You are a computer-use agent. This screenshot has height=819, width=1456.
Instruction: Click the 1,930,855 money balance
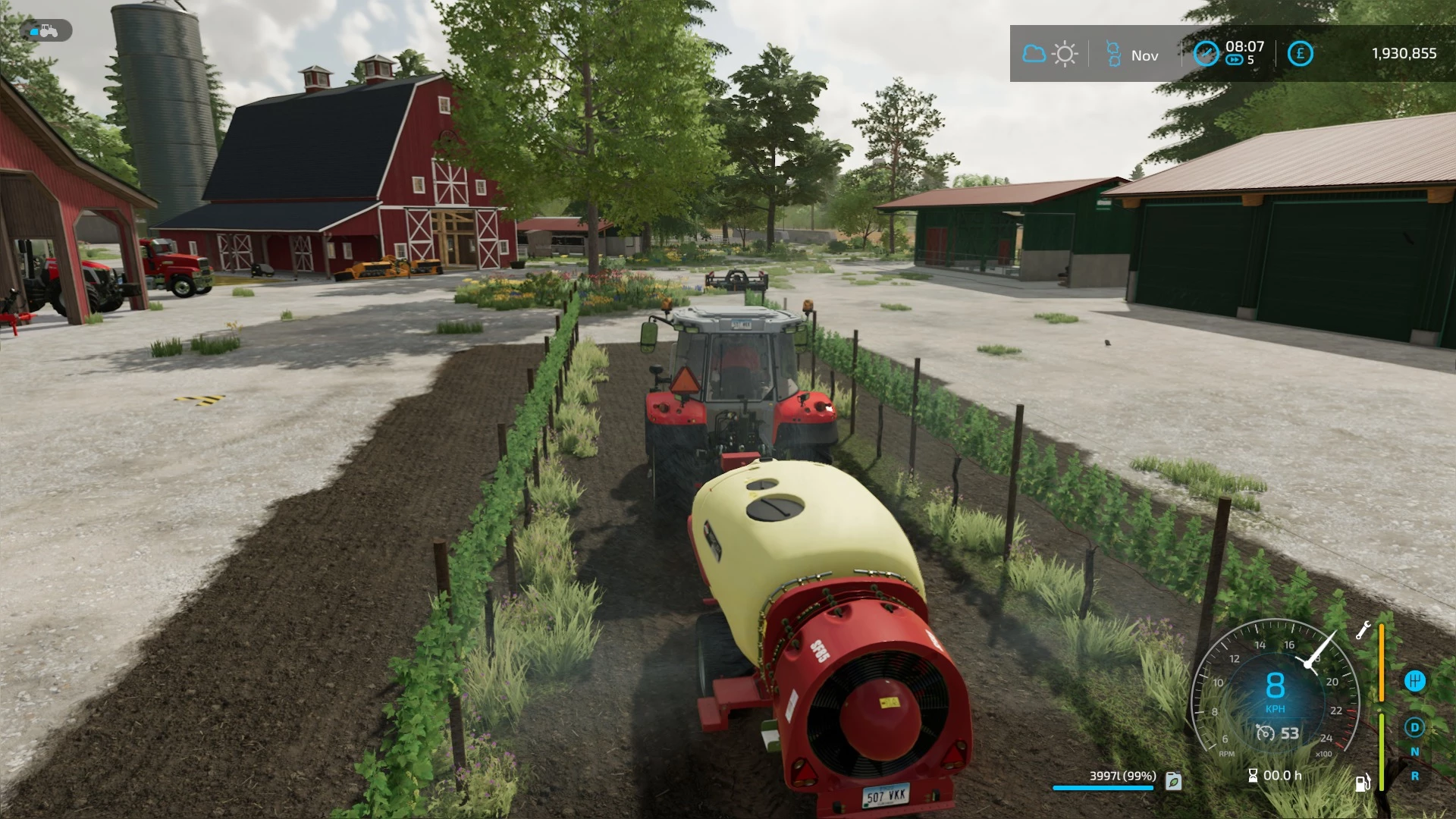coord(1404,53)
